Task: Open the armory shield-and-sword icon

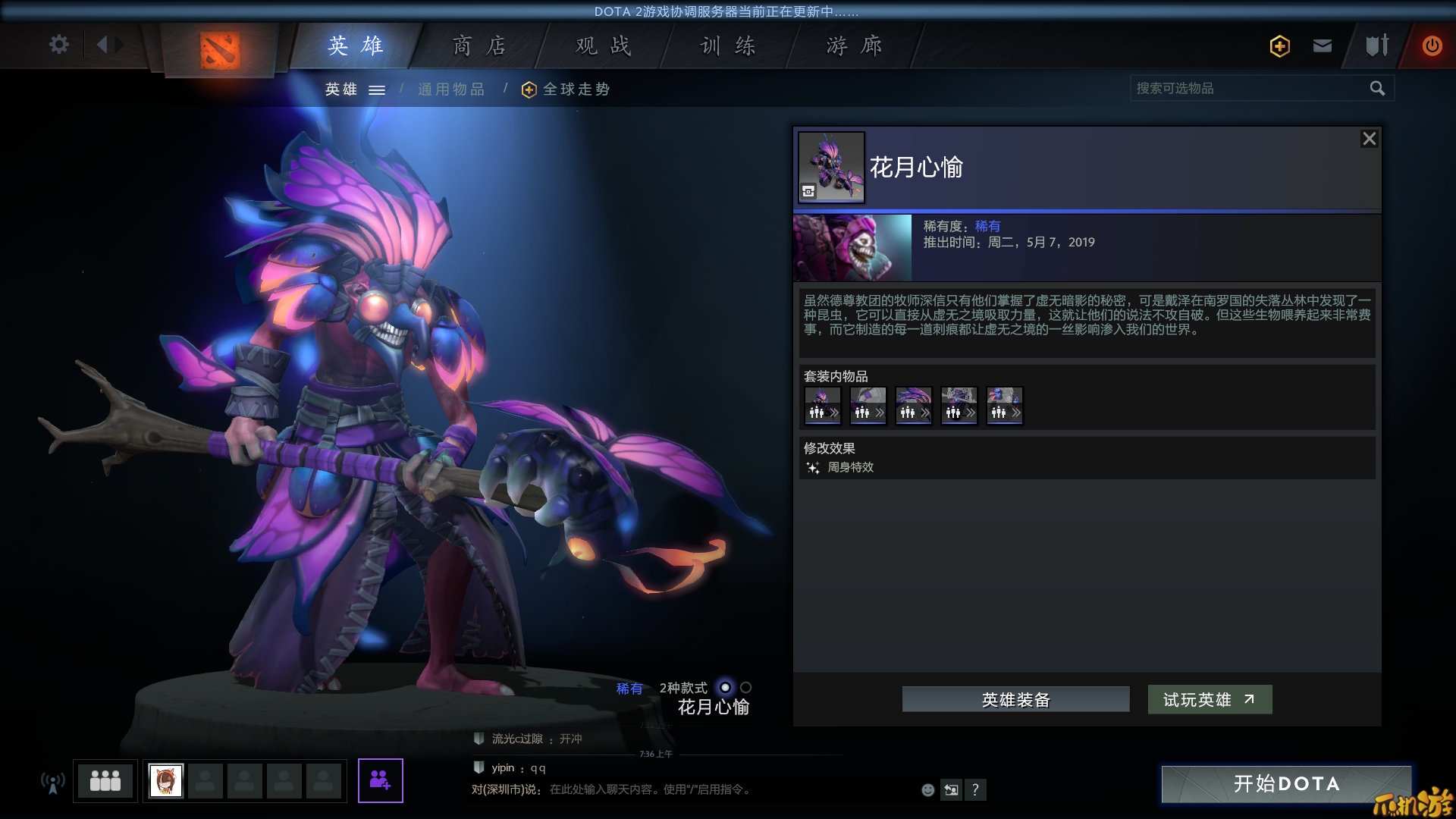Action: (1377, 45)
